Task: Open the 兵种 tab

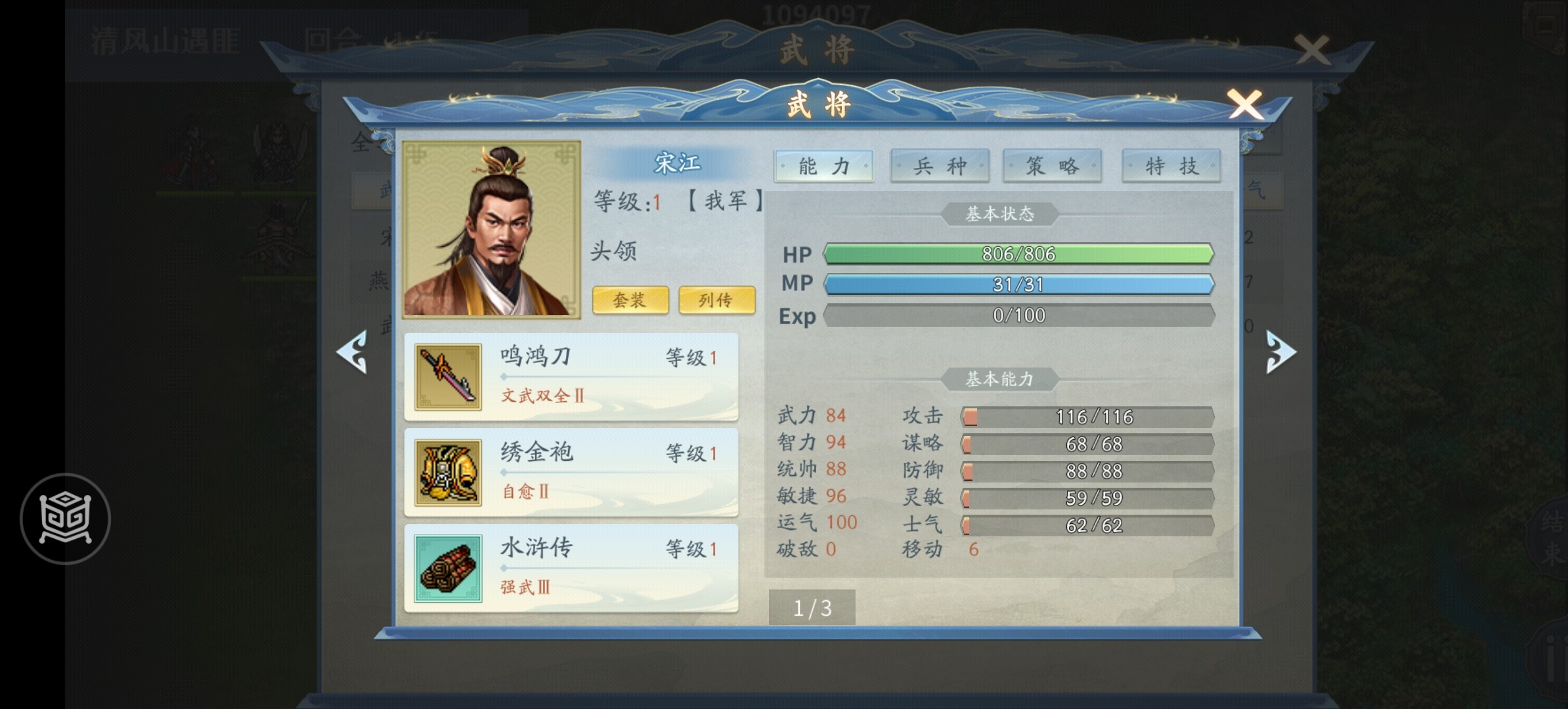Action: tap(940, 166)
